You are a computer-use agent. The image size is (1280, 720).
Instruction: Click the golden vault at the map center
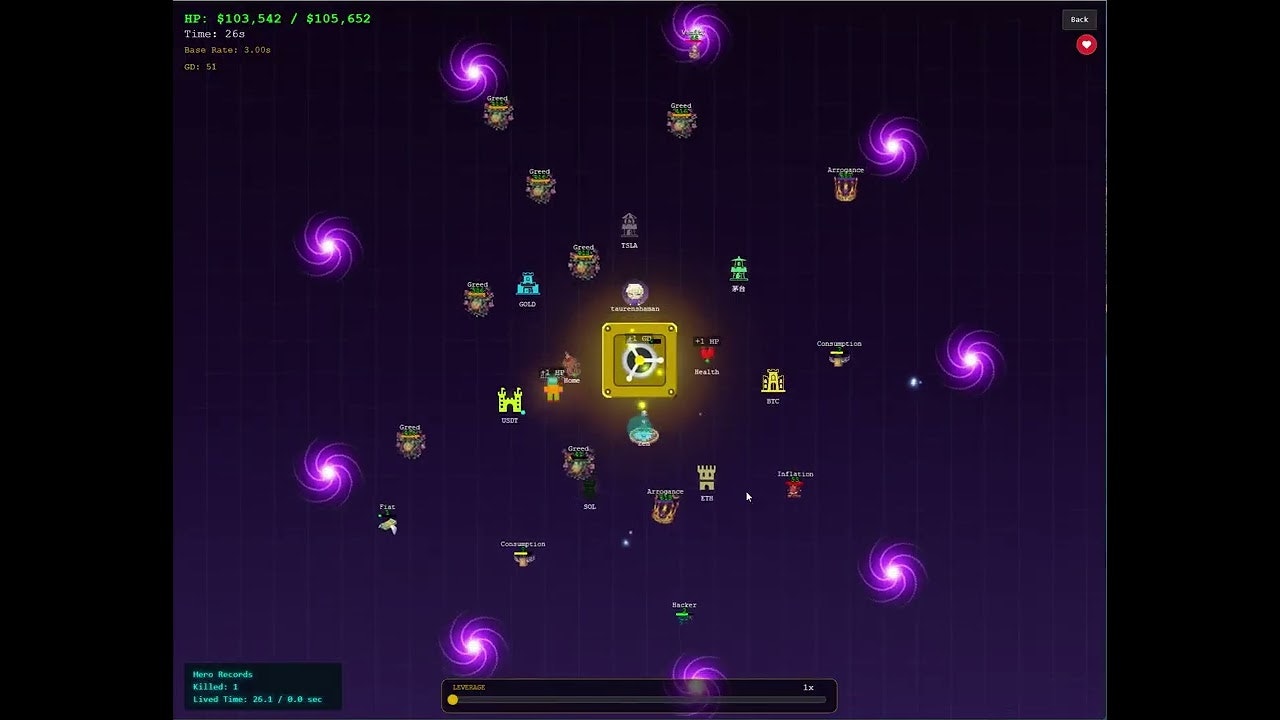pyautogui.click(x=638, y=360)
